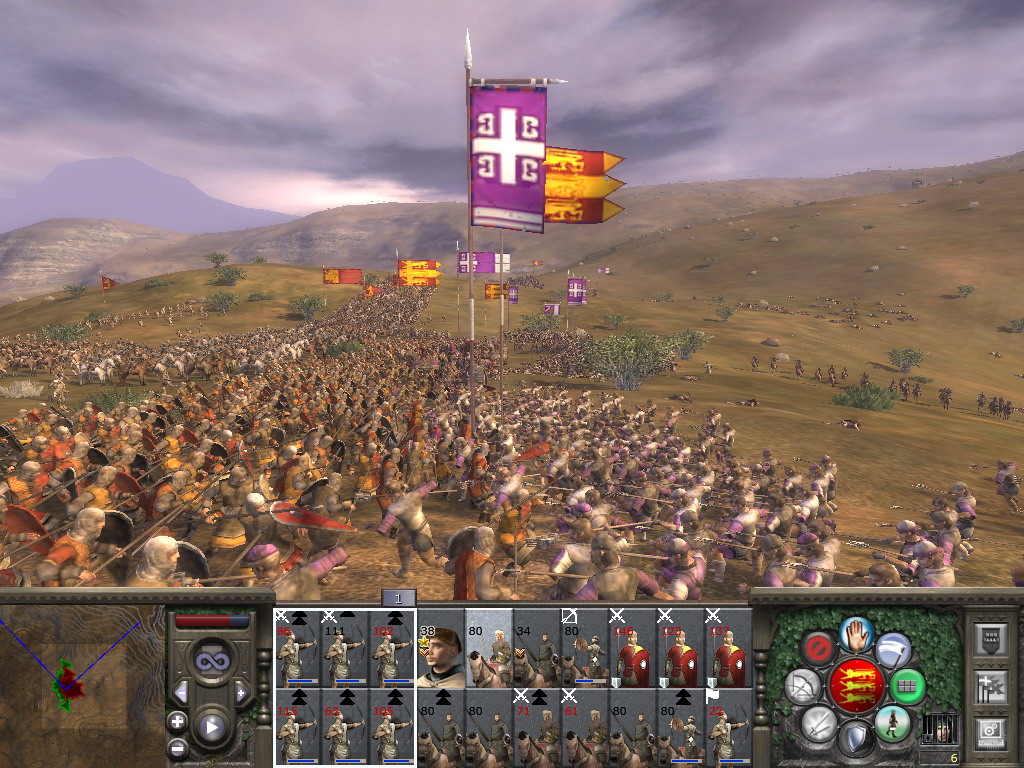Zoom in the minimap with plus button
Viewport: 1024px width, 768px height.
point(177,721)
